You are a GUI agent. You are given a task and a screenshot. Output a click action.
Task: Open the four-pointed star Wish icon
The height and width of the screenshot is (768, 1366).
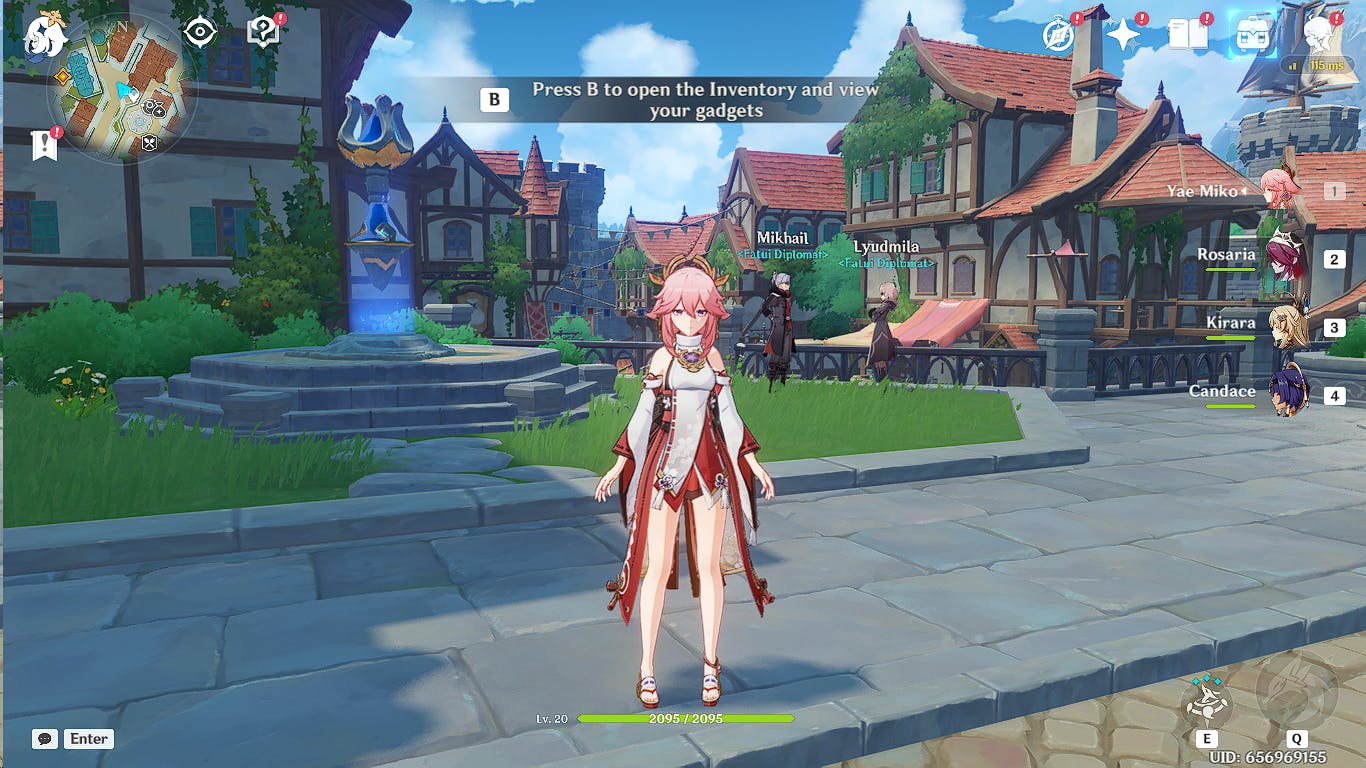tap(1123, 34)
